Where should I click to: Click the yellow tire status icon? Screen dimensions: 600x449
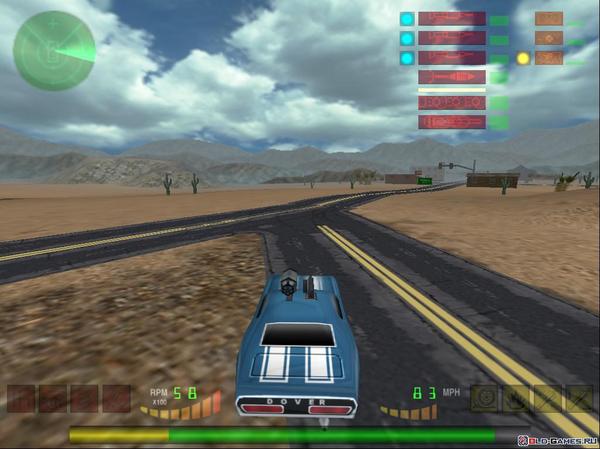485,398
